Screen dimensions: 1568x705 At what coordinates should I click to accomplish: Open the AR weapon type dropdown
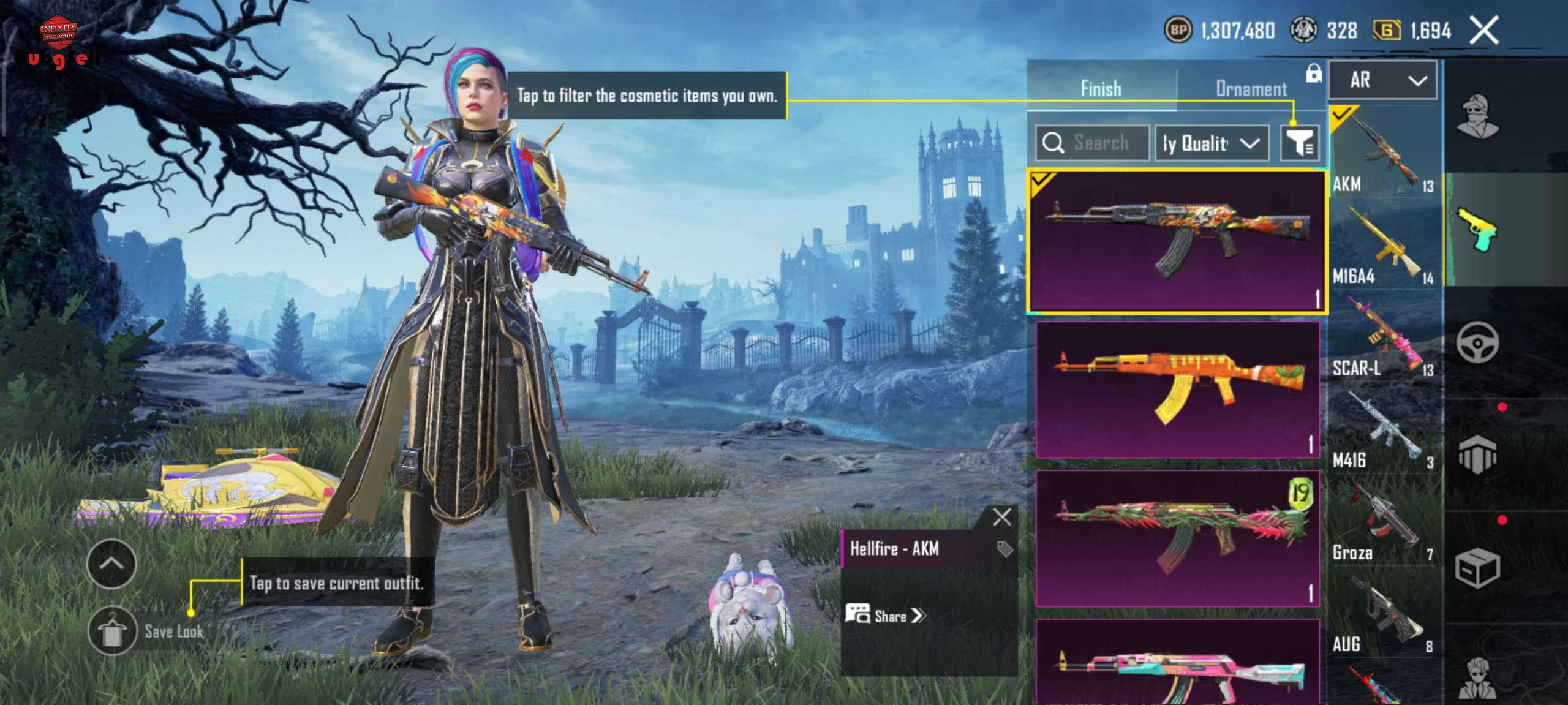[1382, 80]
